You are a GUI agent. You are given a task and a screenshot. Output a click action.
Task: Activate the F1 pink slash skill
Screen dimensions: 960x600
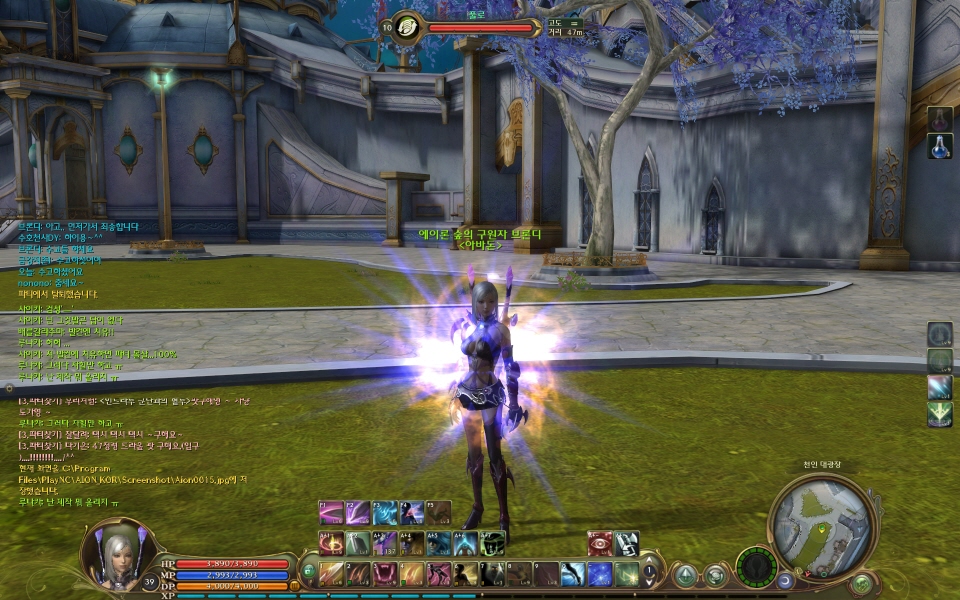331,513
